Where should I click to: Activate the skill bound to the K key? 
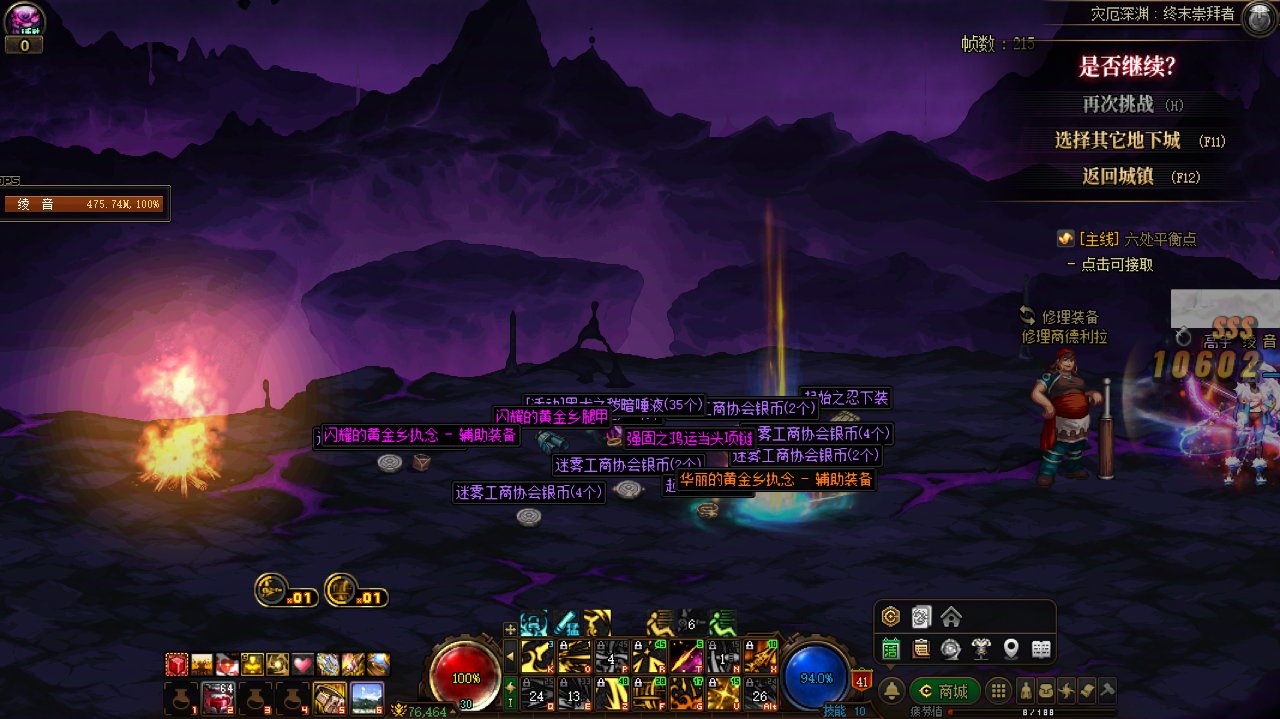pyautogui.click(x=536, y=656)
